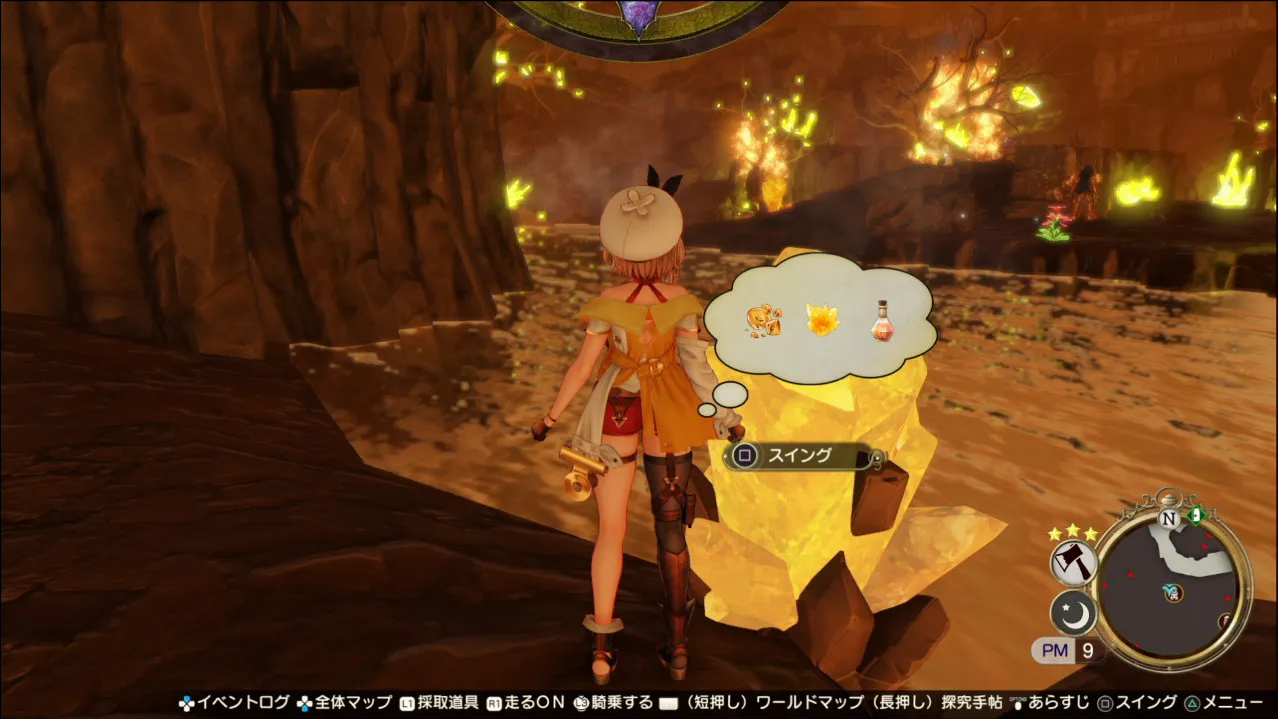This screenshot has height=719, width=1278.
Task: Click the N compass marker on minimap
Action: pos(1168,518)
